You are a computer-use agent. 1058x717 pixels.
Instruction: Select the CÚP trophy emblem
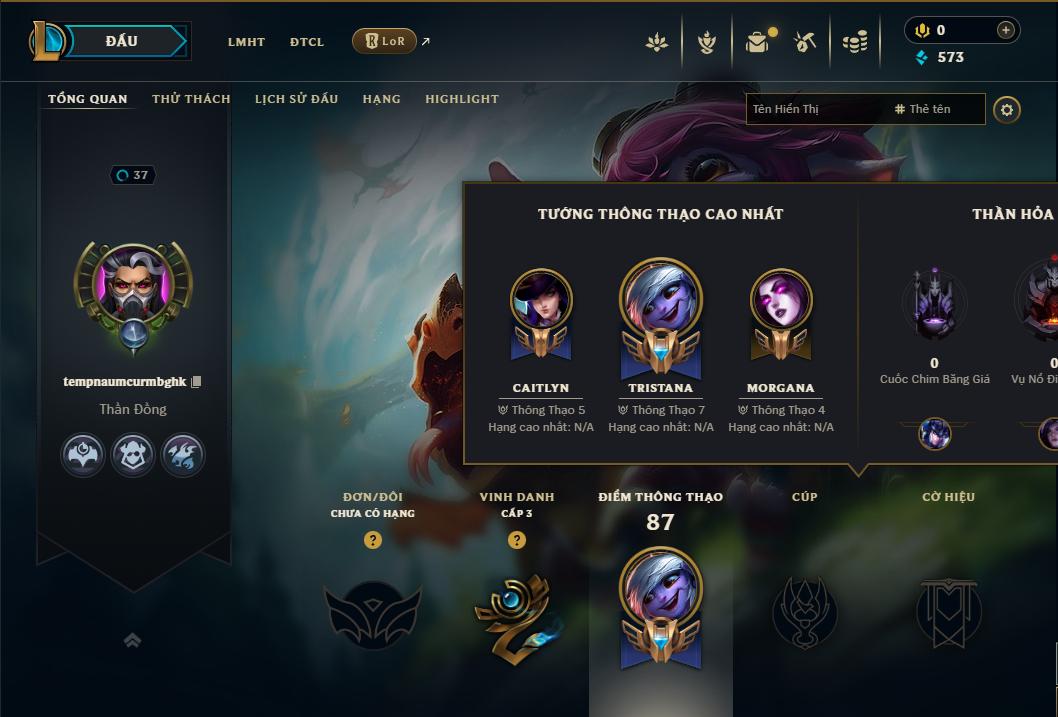(804, 612)
